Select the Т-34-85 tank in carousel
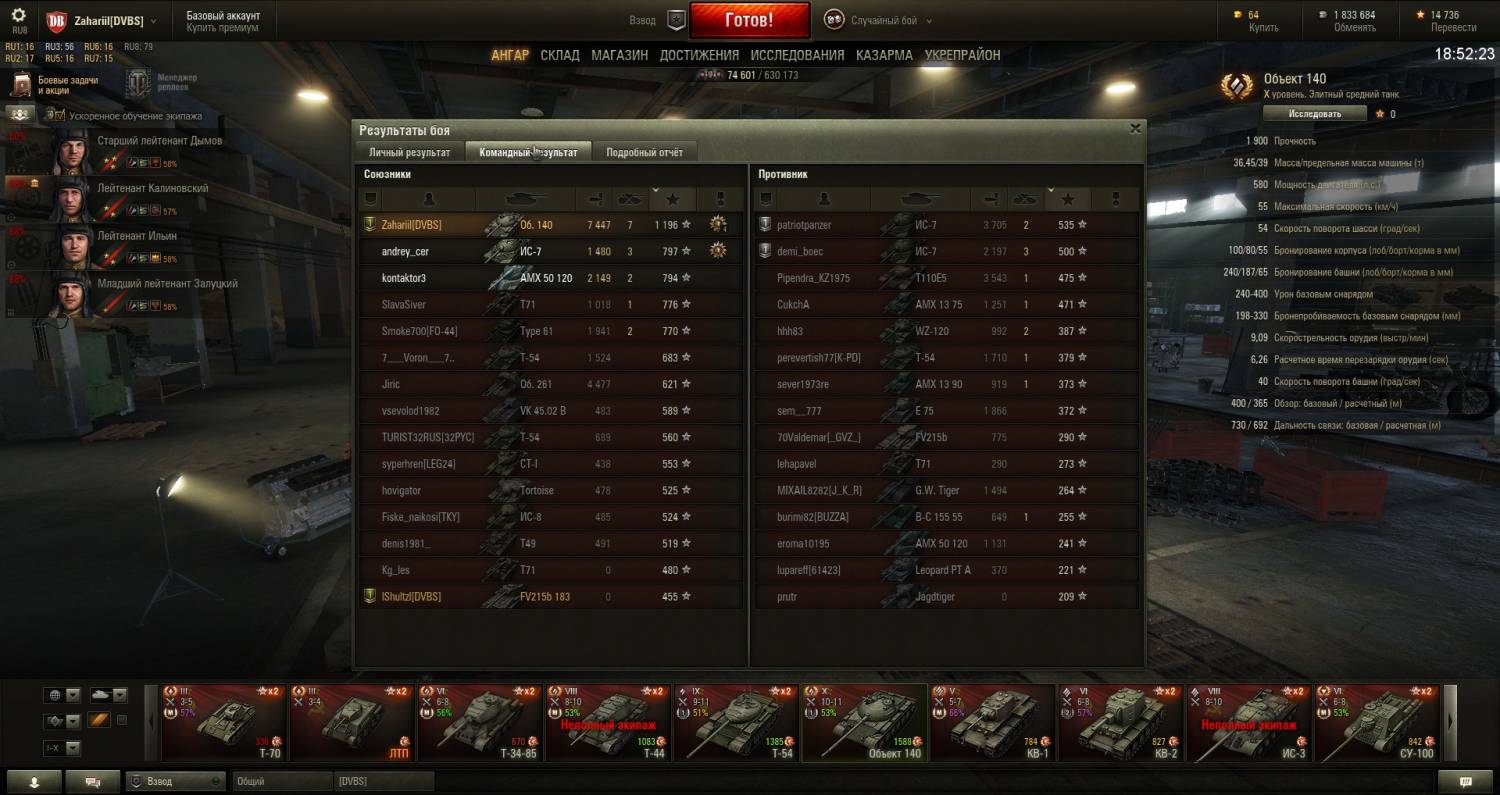This screenshot has width=1500, height=795. [x=479, y=722]
